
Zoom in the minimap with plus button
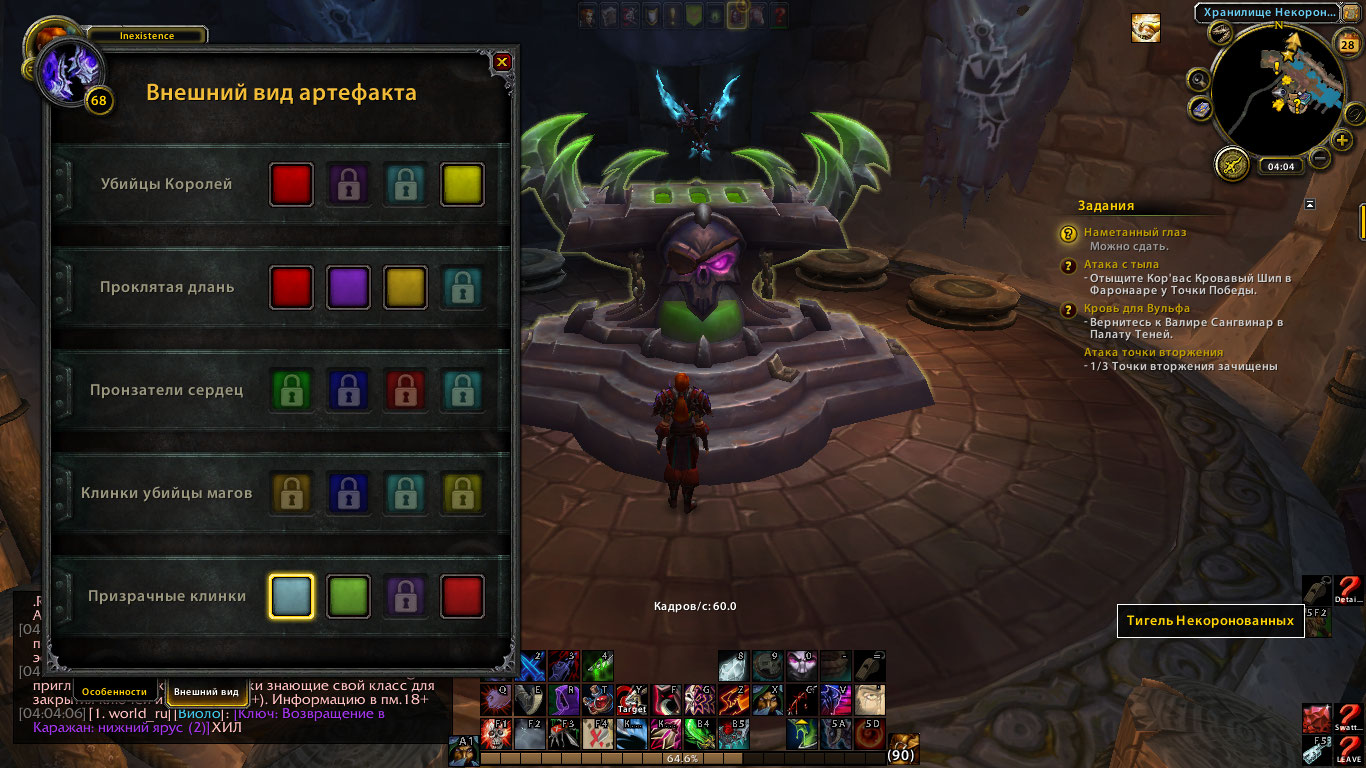(1342, 140)
